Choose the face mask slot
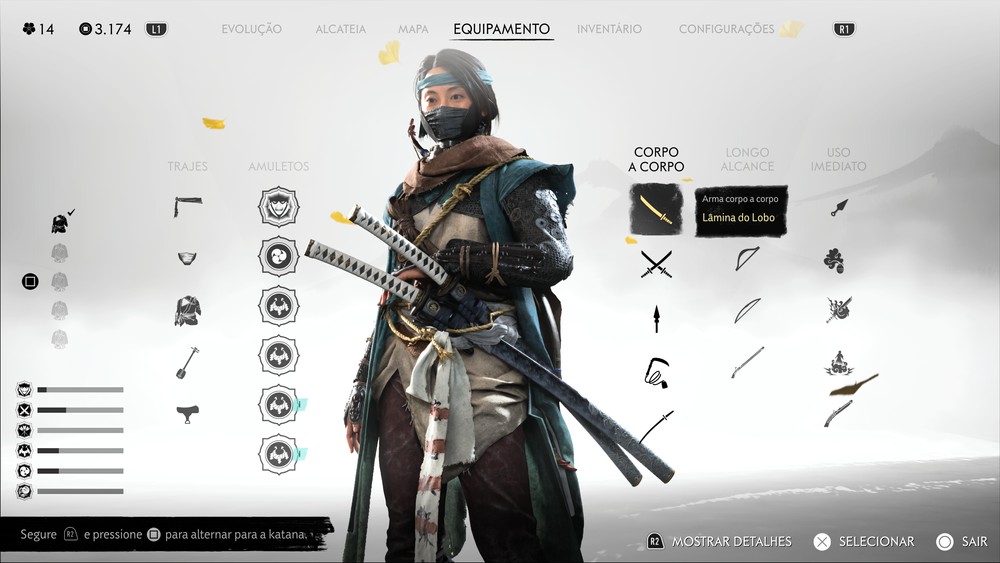The width and height of the screenshot is (1000, 563). (187, 258)
